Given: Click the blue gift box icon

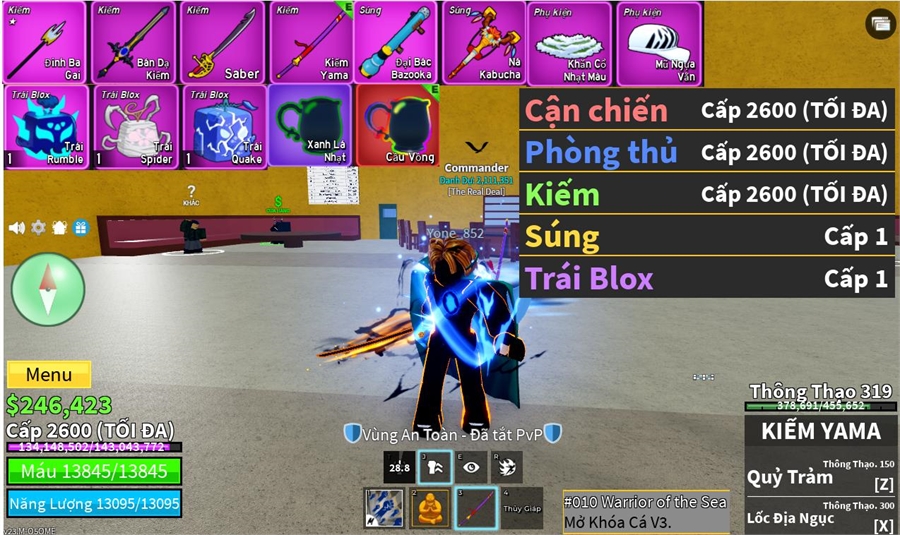Looking at the screenshot, I should point(80,228).
